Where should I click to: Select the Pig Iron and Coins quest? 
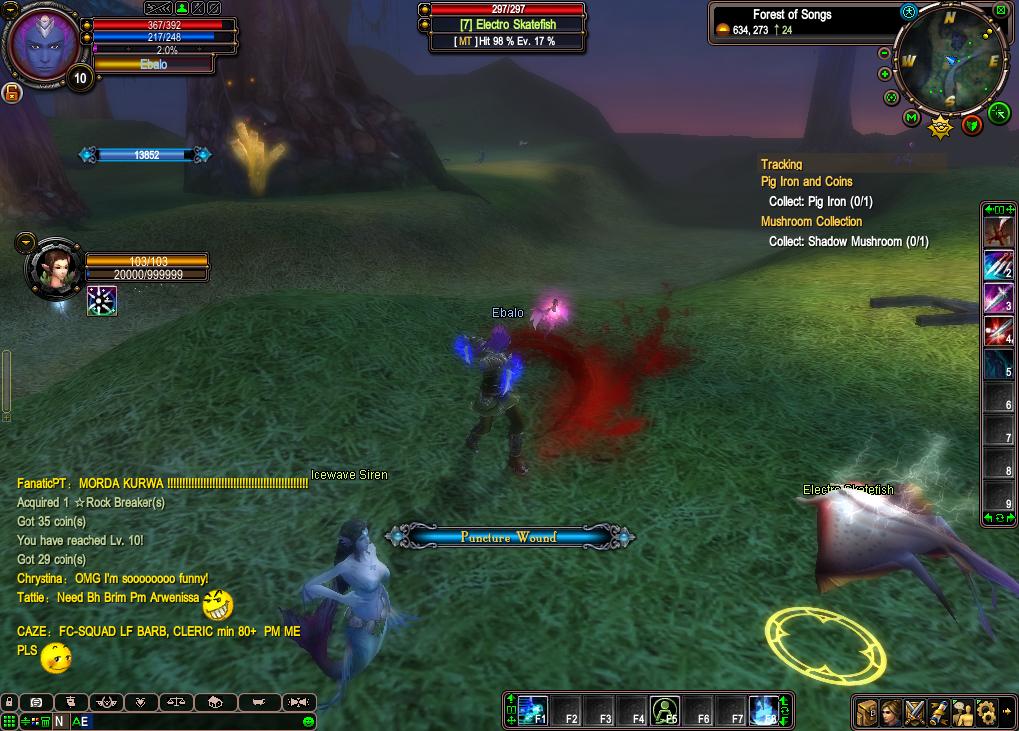coord(806,181)
